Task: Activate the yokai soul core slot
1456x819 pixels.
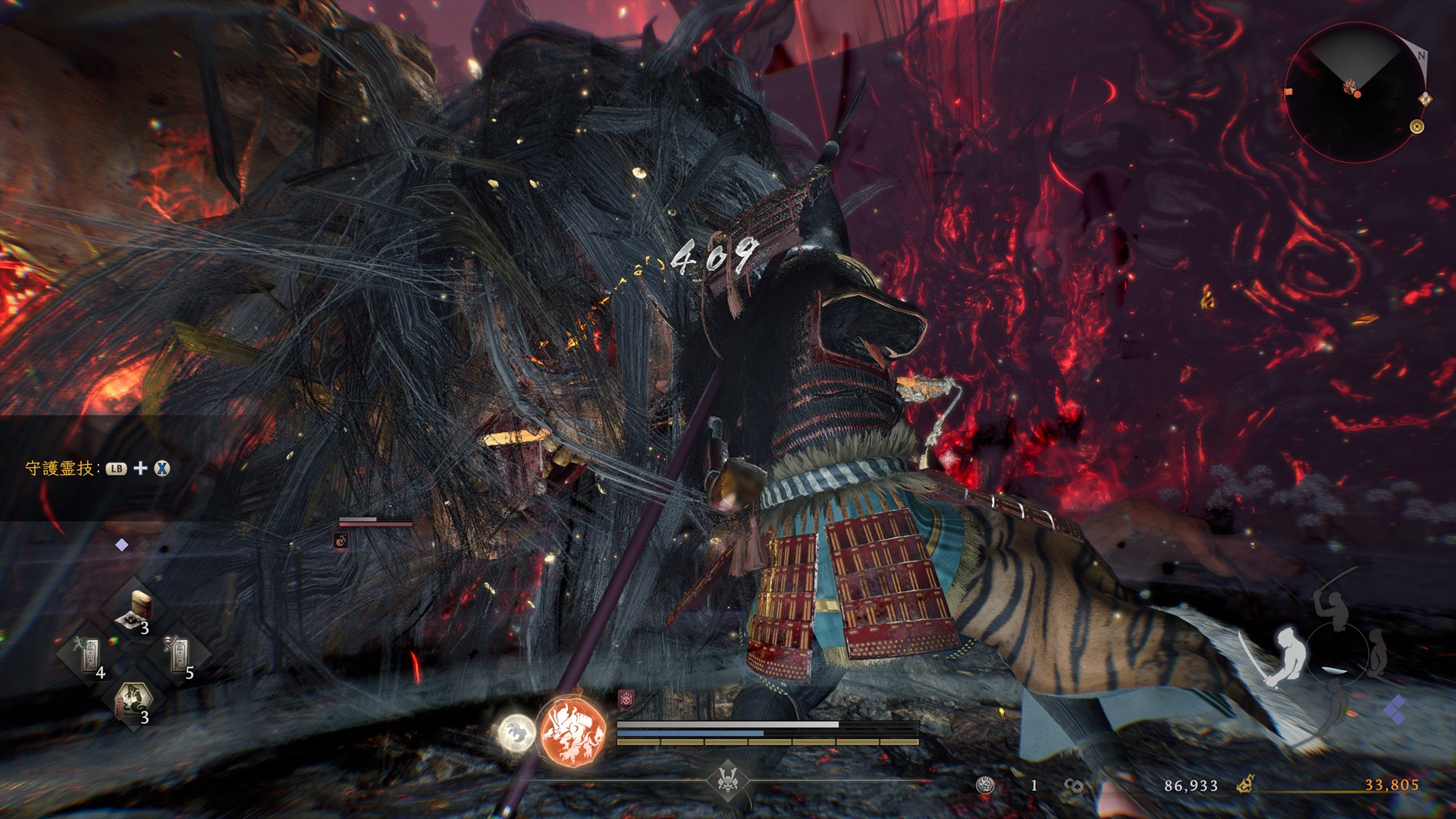Action: [x=134, y=701]
